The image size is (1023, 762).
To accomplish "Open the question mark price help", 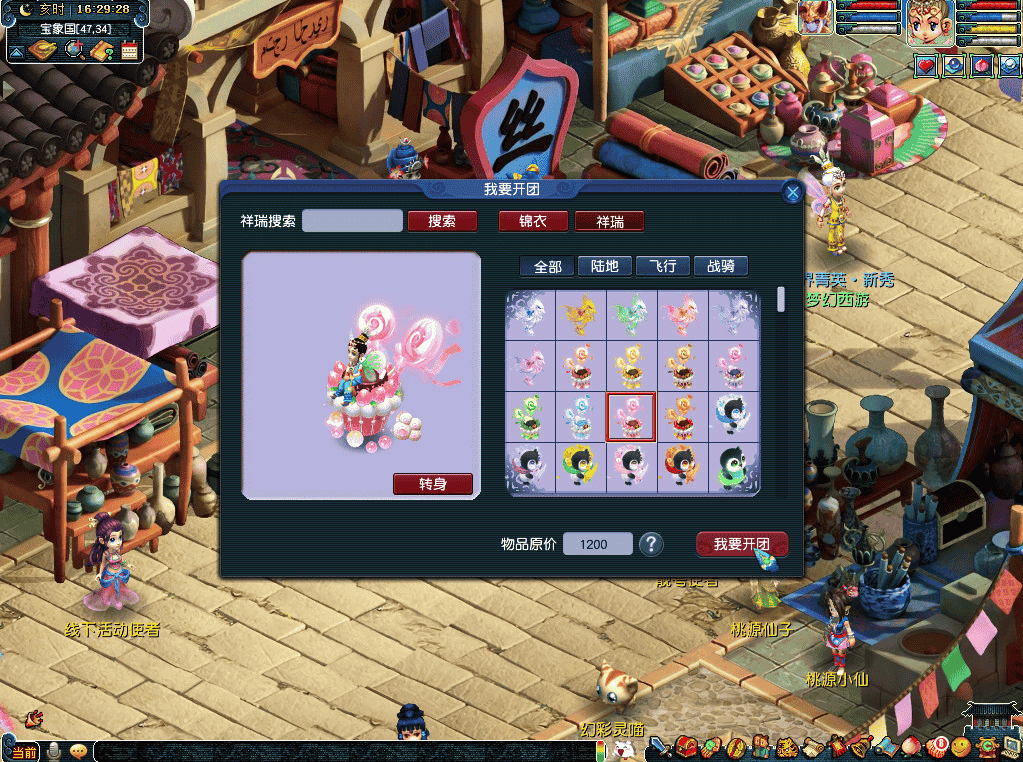I will tap(651, 544).
